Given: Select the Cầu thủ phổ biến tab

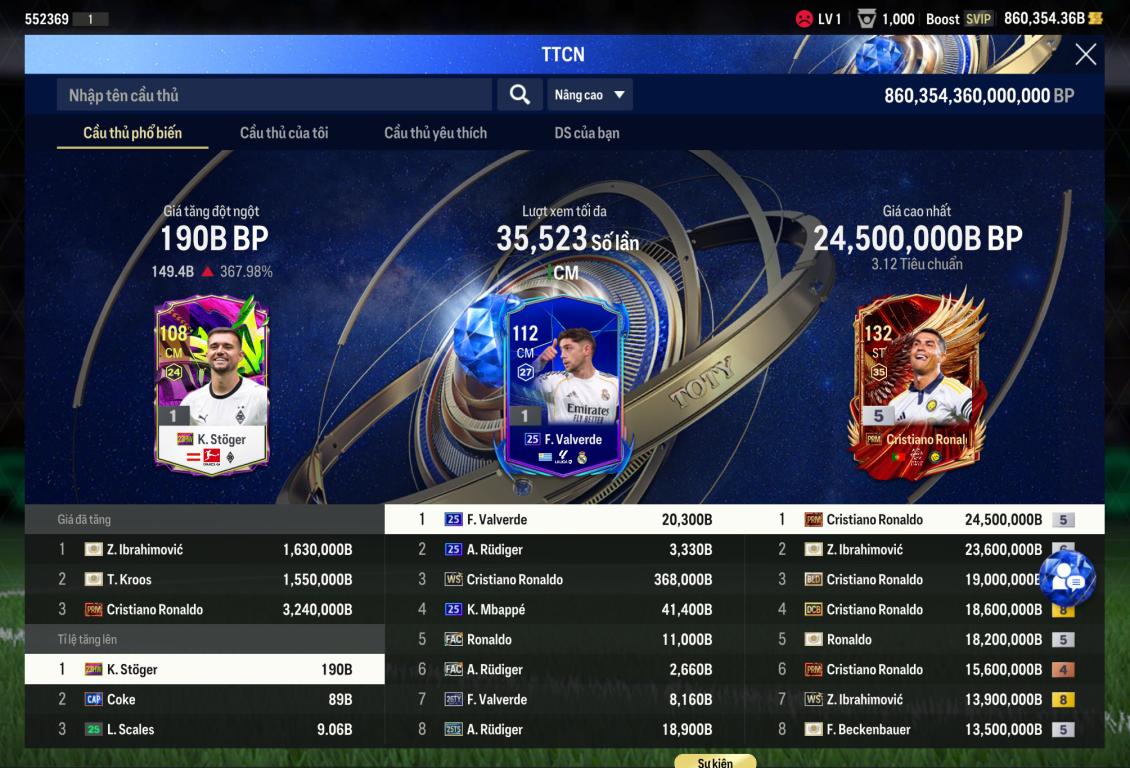Looking at the screenshot, I should click(x=132, y=133).
